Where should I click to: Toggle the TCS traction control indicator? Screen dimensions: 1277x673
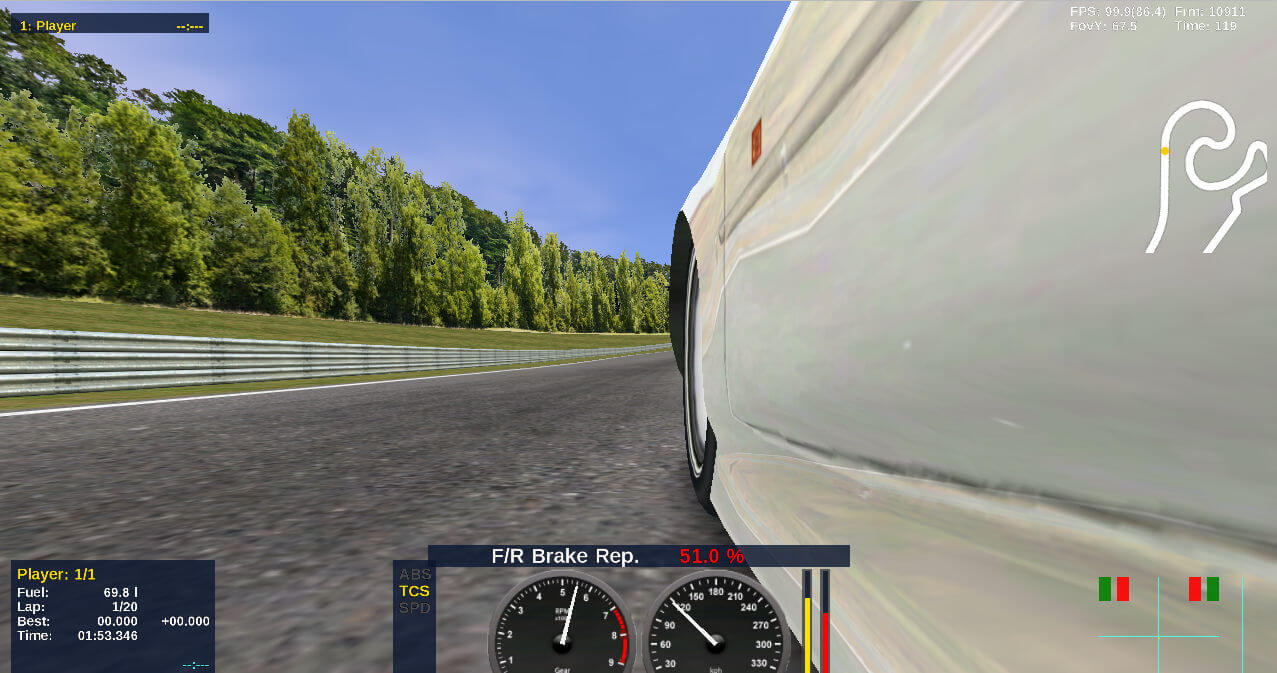point(414,591)
